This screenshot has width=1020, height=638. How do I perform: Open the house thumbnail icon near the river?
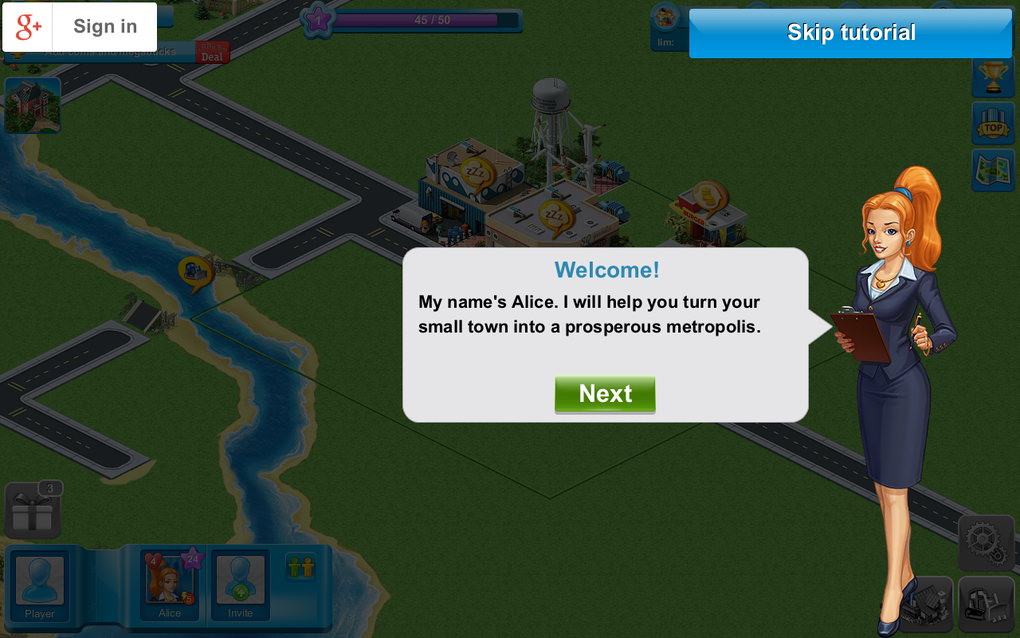coord(32,105)
